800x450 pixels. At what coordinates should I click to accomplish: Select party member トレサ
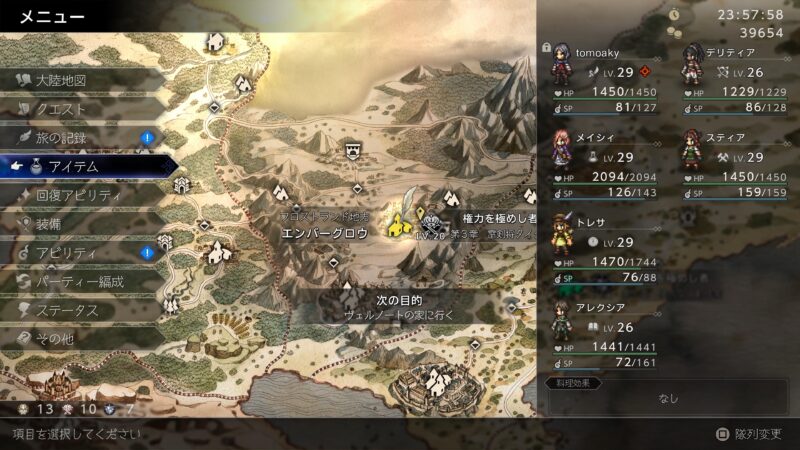pyautogui.click(x=603, y=250)
